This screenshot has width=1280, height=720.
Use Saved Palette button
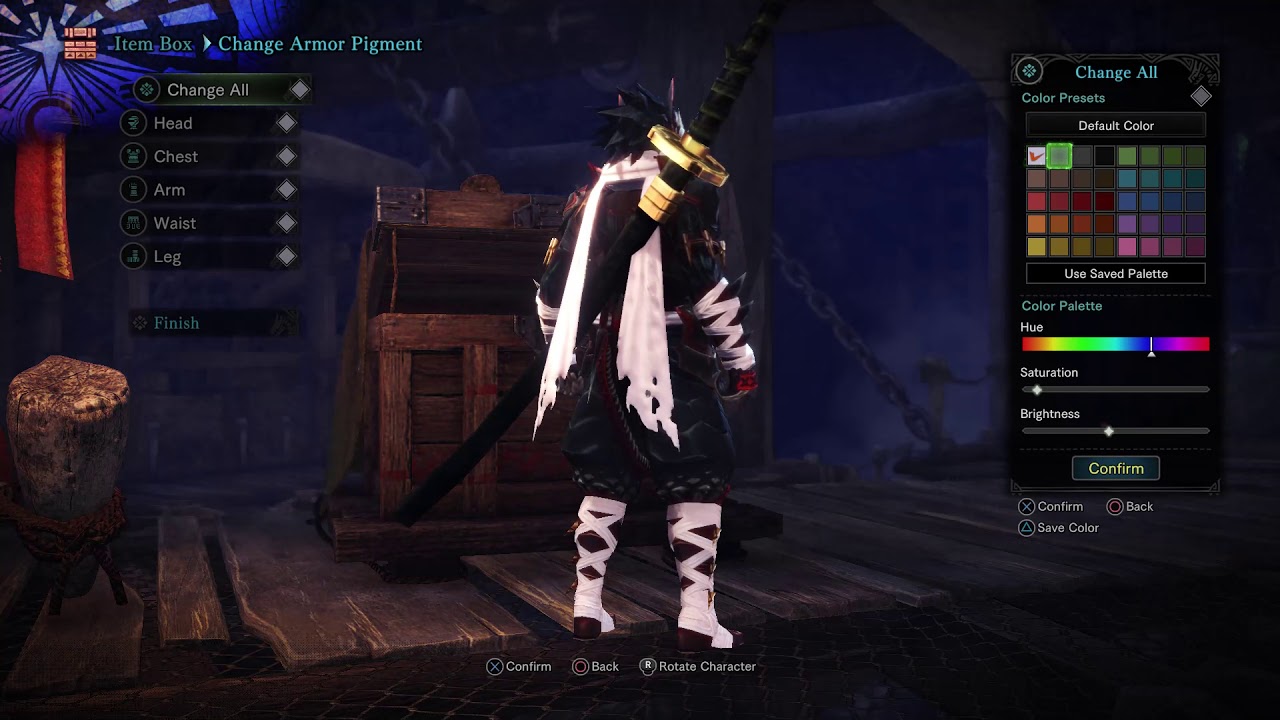[1115, 274]
